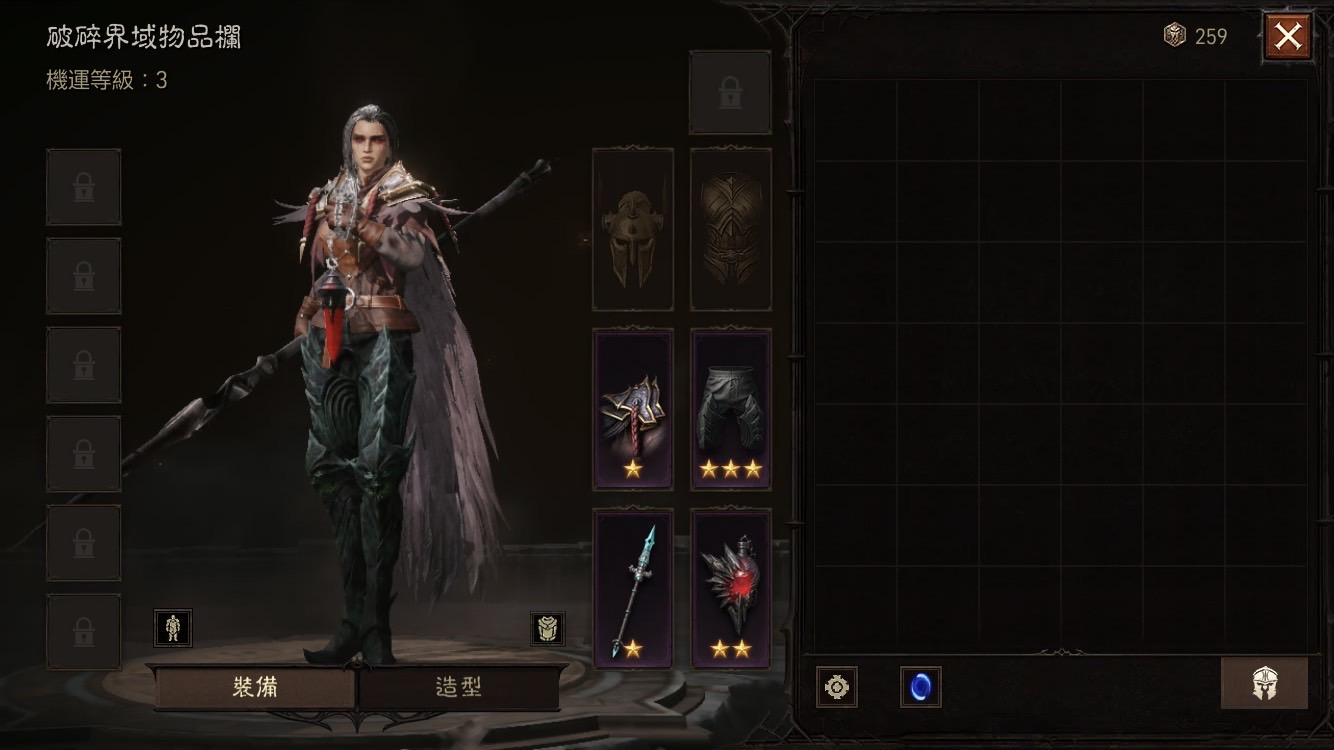1334x750 pixels.
Task: Switch to the 裝備 tab
Action: point(254,688)
